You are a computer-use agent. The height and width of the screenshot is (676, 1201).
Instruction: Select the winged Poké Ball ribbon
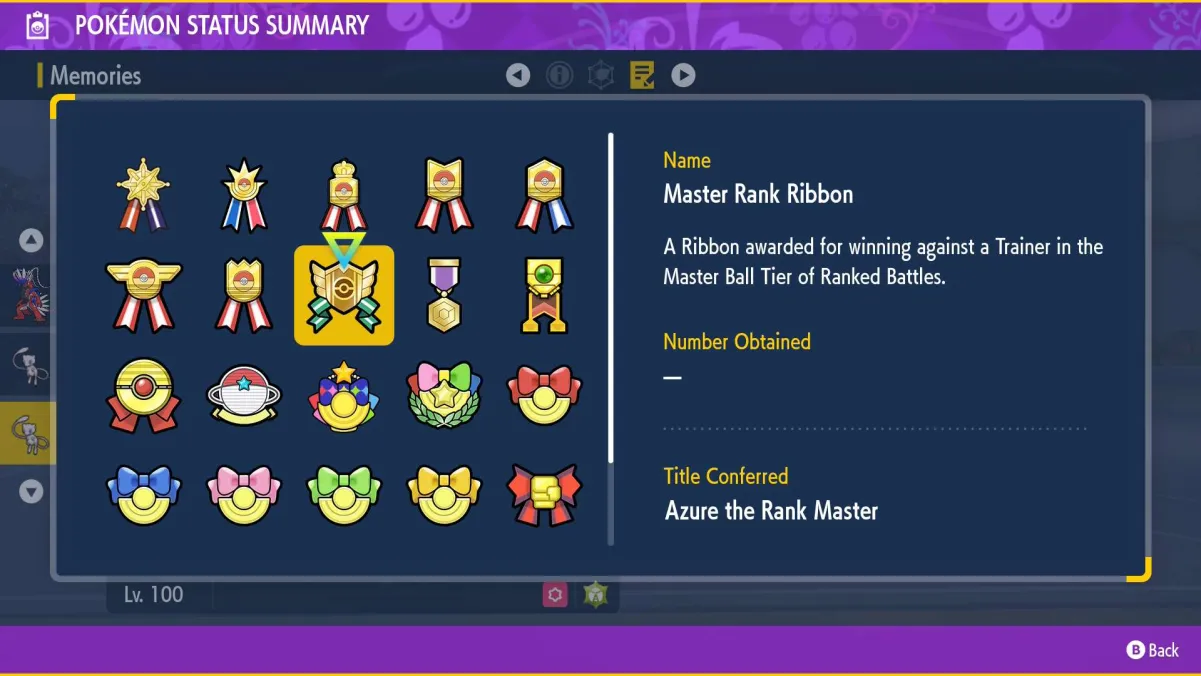(144, 296)
